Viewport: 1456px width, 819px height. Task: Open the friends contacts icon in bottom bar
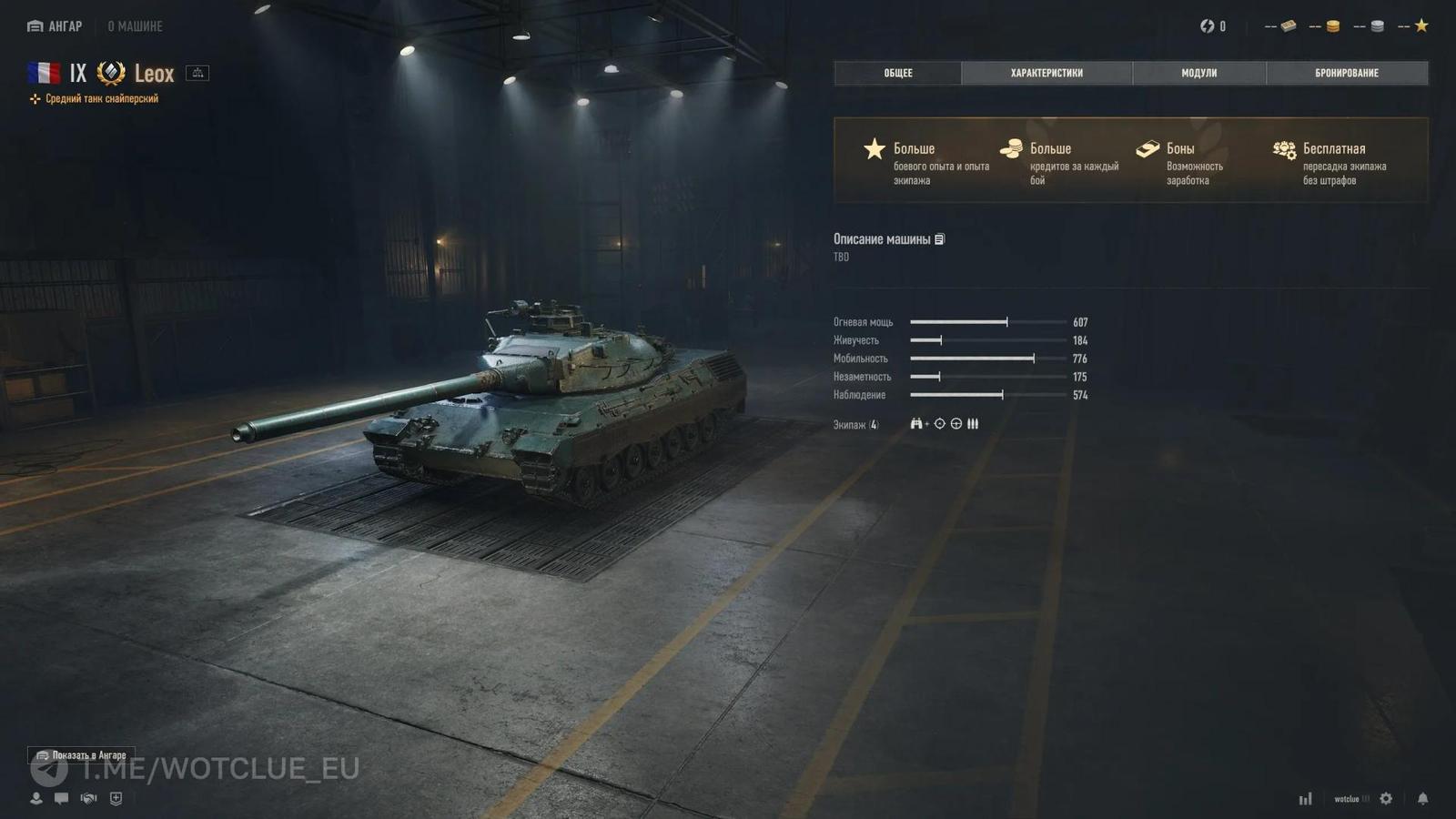pyautogui.click(x=35, y=798)
